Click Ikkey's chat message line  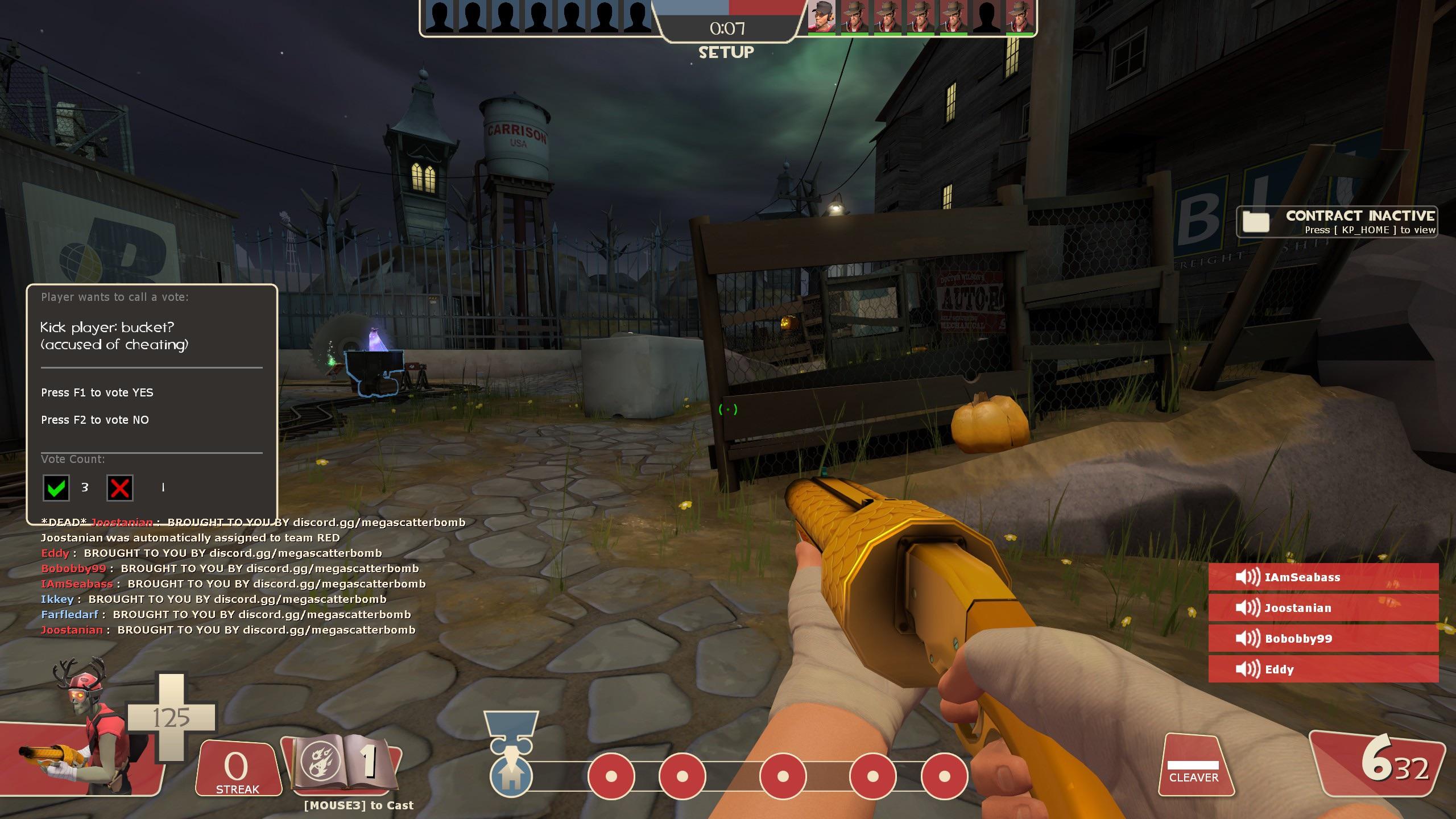pos(213,599)
